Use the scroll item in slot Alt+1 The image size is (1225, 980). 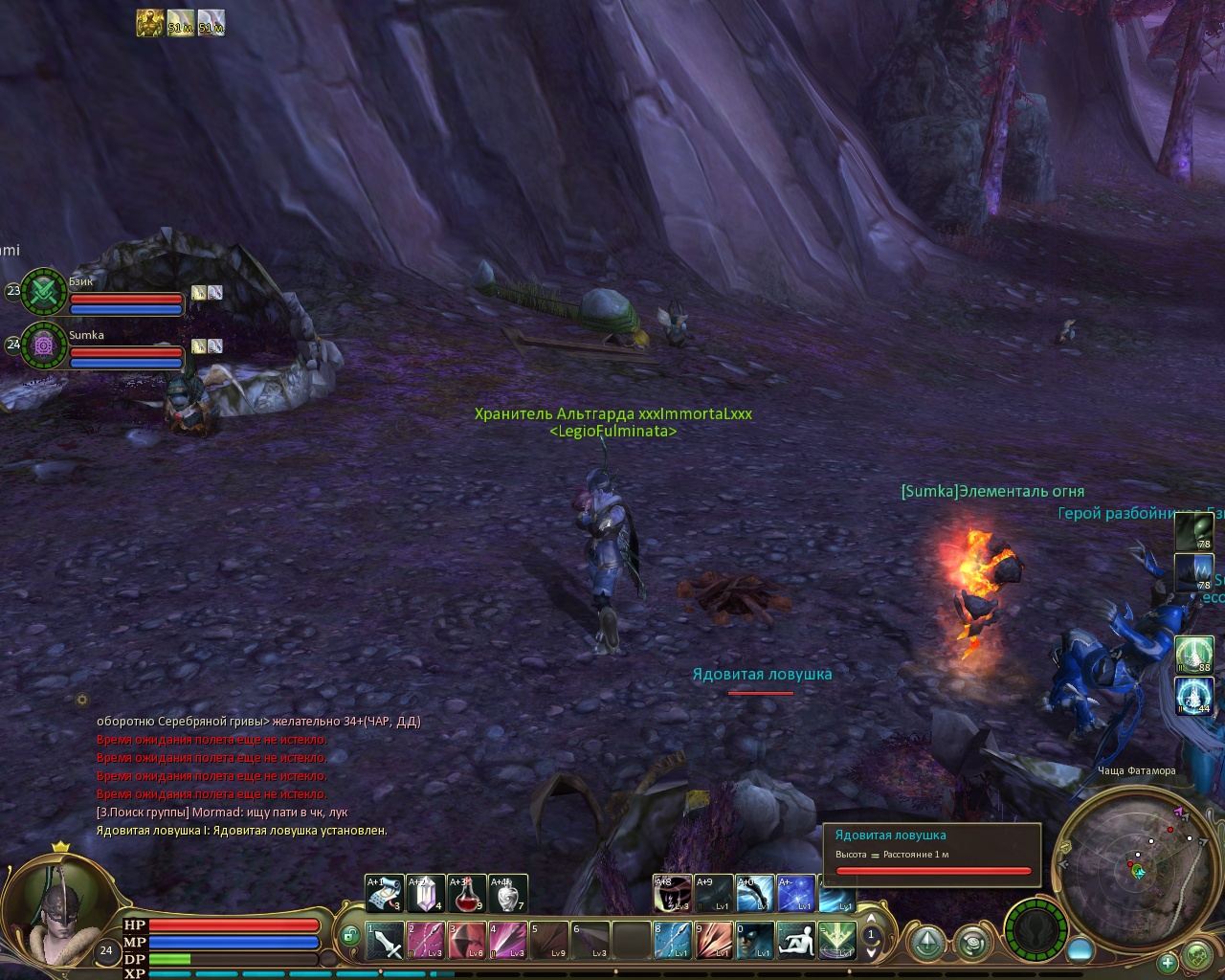point(385,894)
